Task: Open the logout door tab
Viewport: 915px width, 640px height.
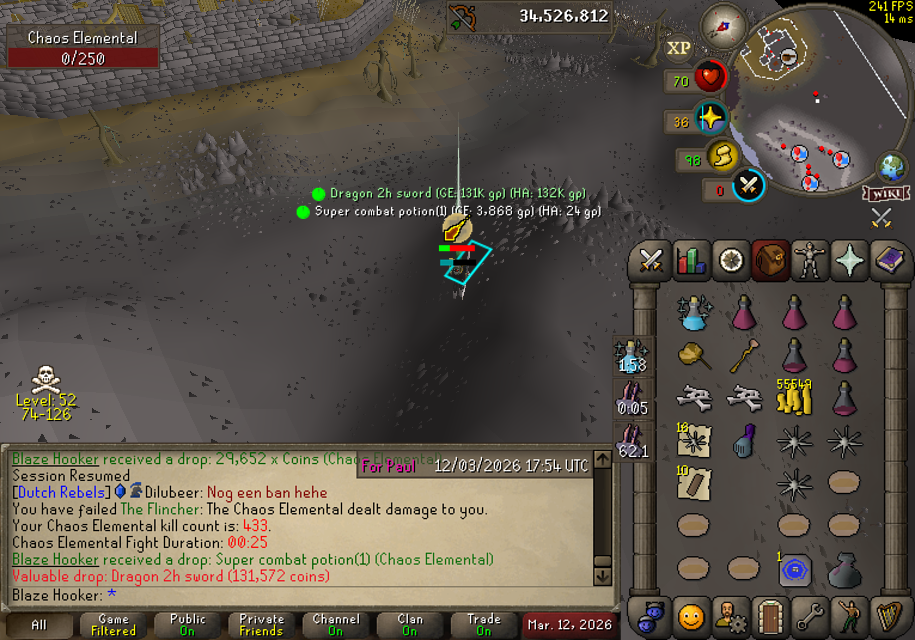Action: [770, 616]
